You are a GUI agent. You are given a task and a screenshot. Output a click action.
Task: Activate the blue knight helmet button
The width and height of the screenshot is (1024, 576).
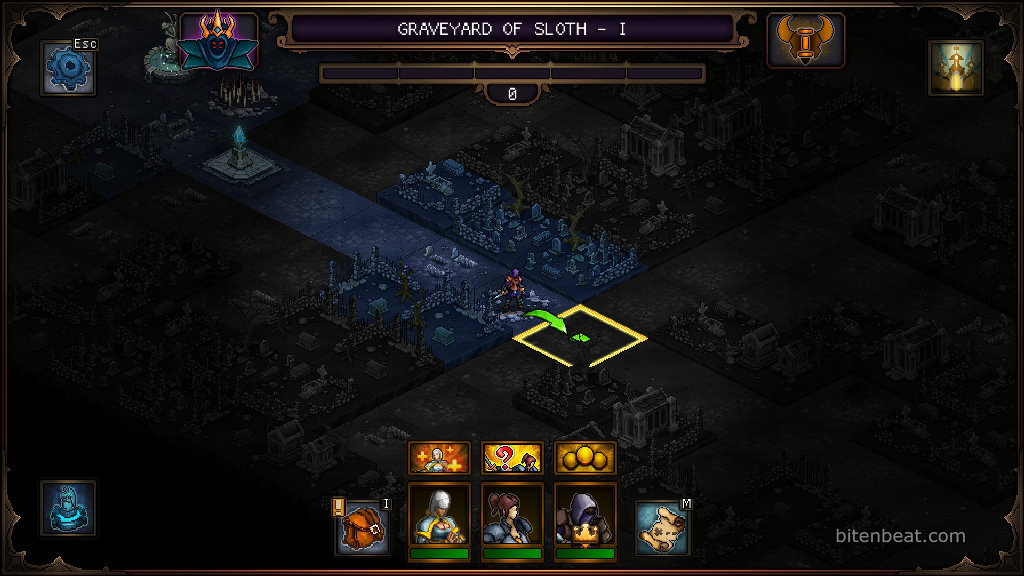click(68, 507)
